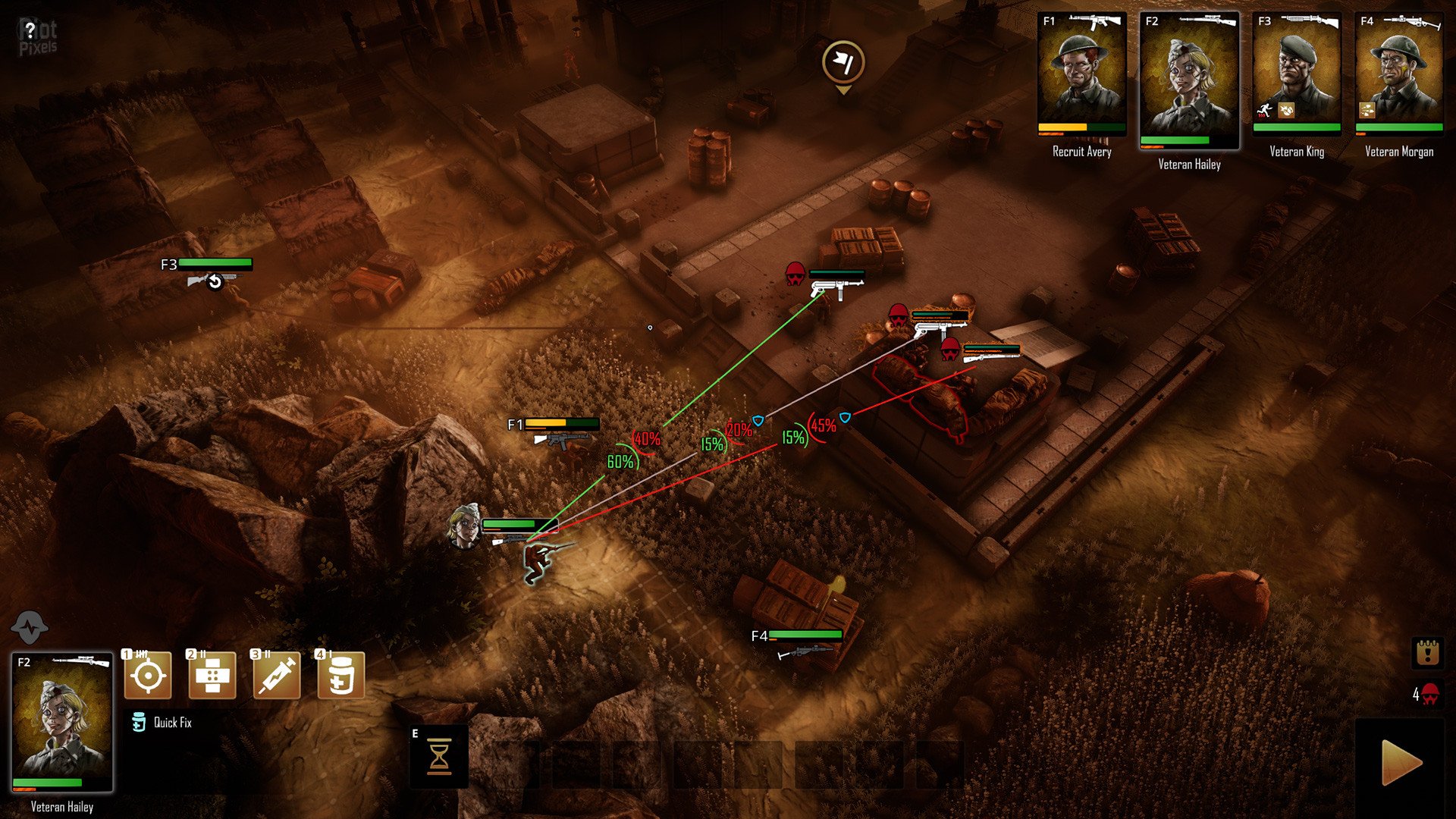This screenshot has height=819, width=1456.
Task: Open the alert exclamation icon
Action: (1426, 652)
